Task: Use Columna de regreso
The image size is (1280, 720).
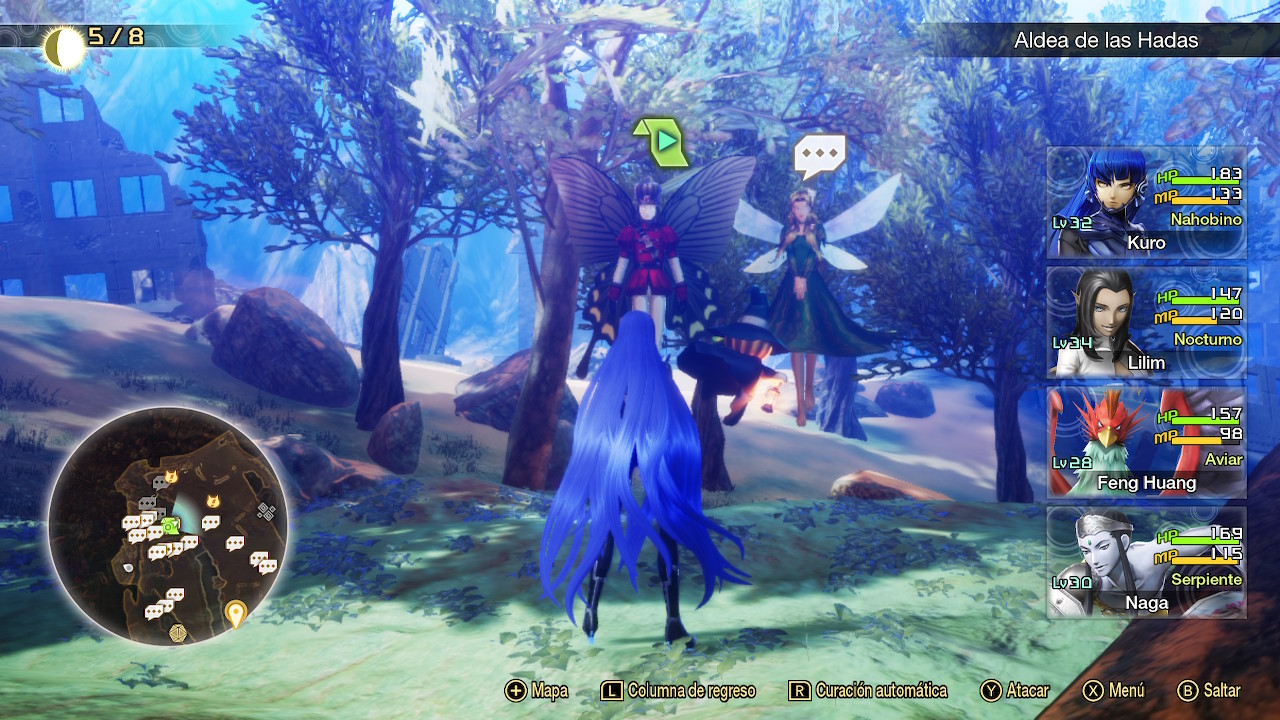Action: (678, 691)
